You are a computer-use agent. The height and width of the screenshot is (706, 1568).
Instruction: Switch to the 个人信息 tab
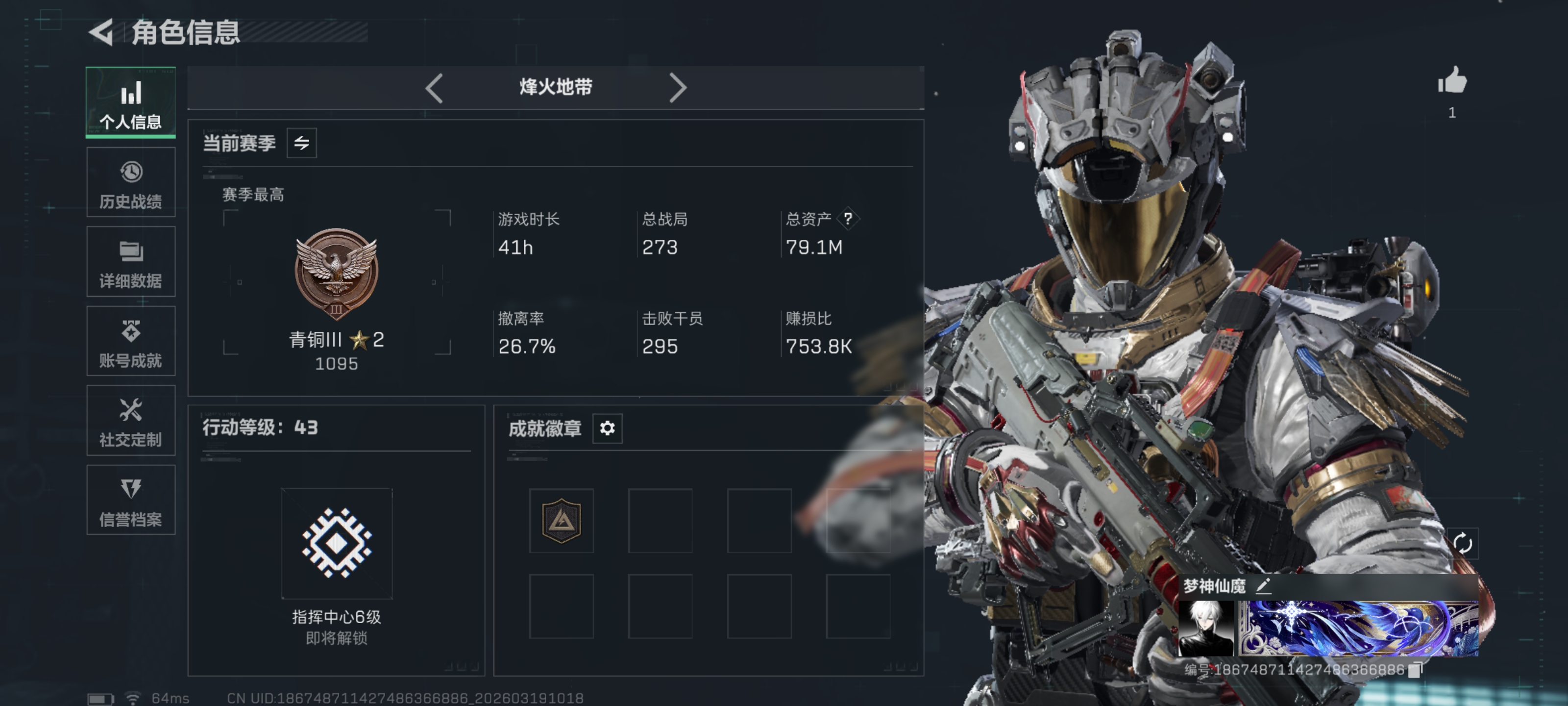point(131,102)
